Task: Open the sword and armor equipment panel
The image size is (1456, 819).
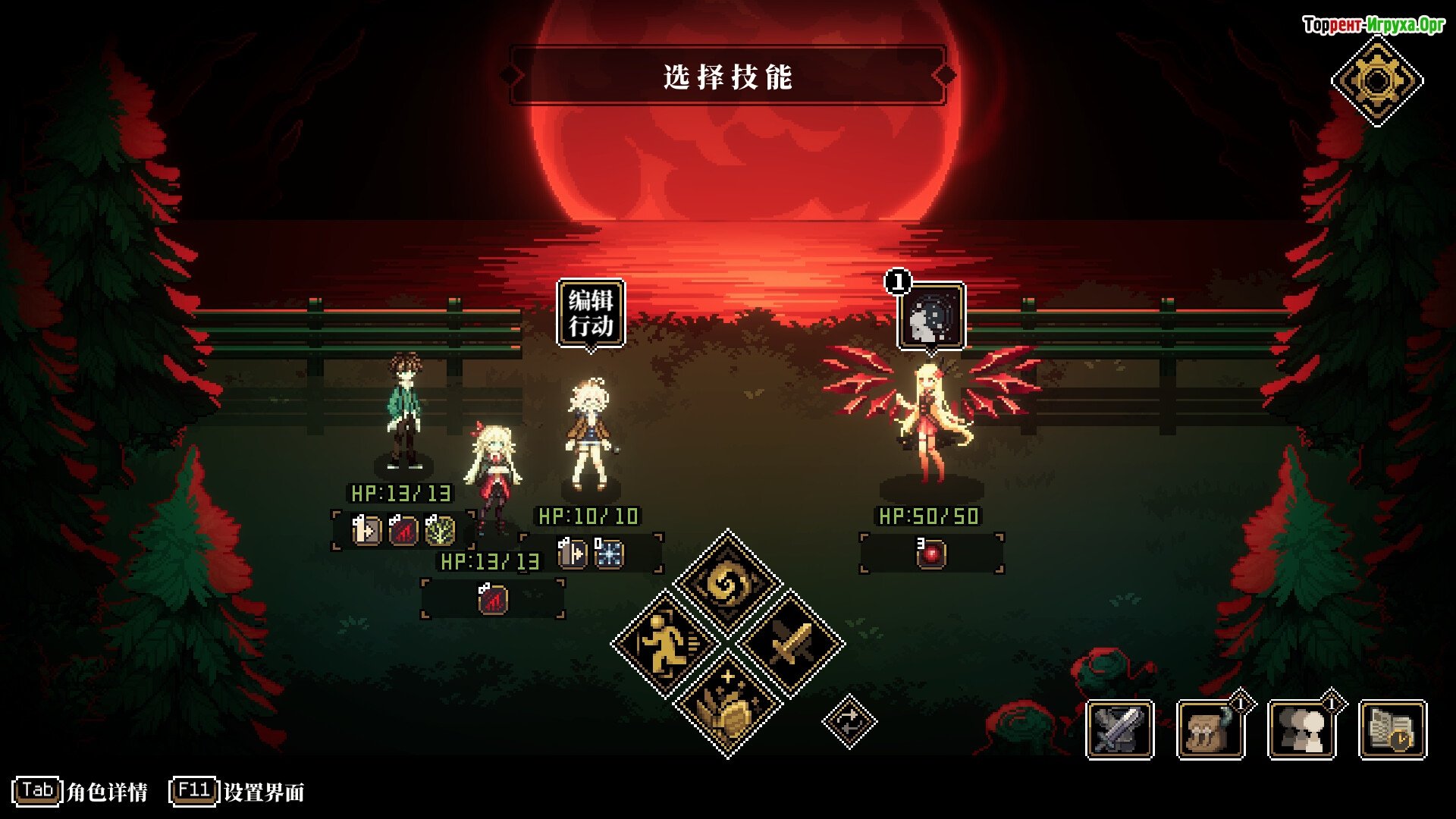Action: click(x=1119, y=730)
